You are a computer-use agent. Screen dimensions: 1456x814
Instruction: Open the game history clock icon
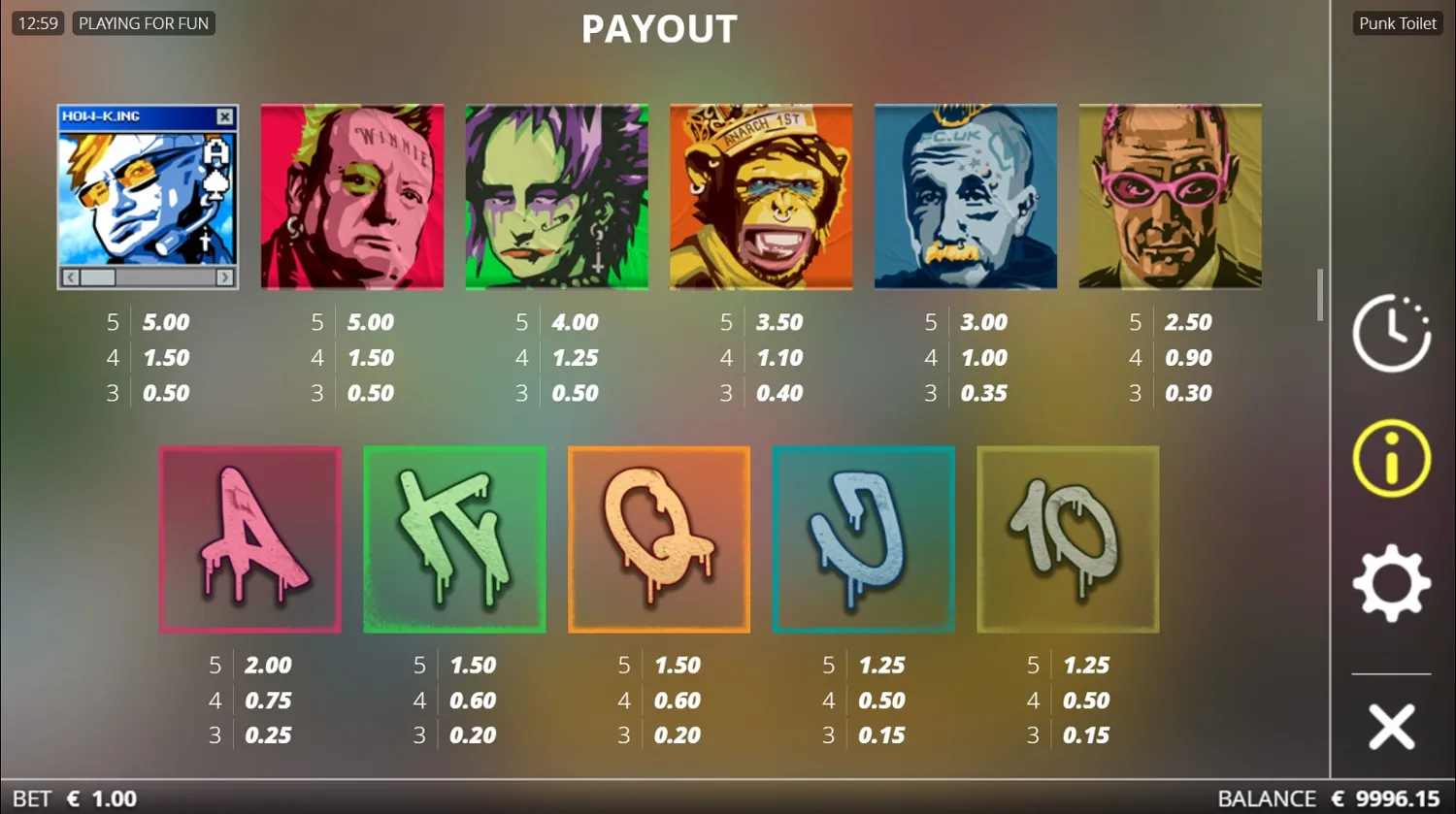point(1390,333)
